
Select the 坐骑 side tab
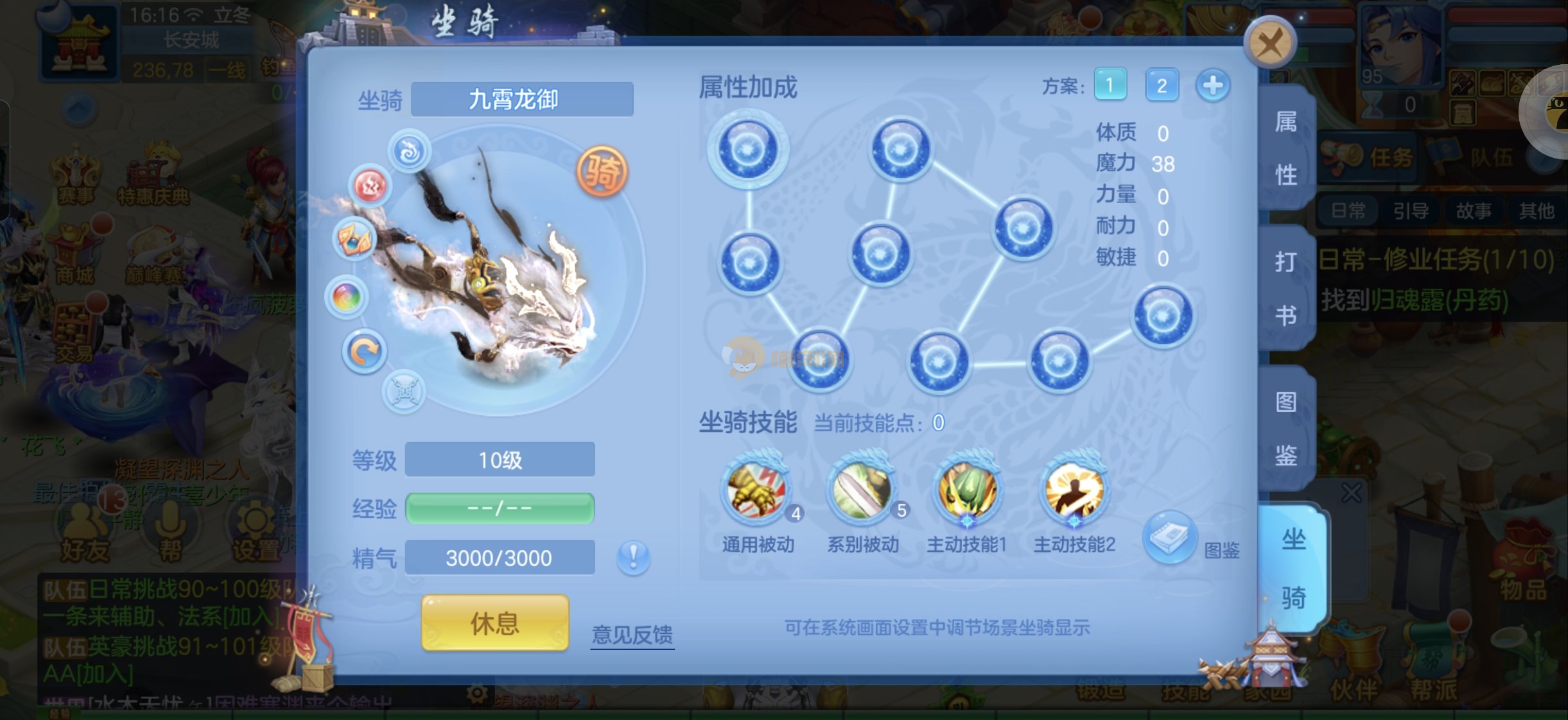point(1293,569)
